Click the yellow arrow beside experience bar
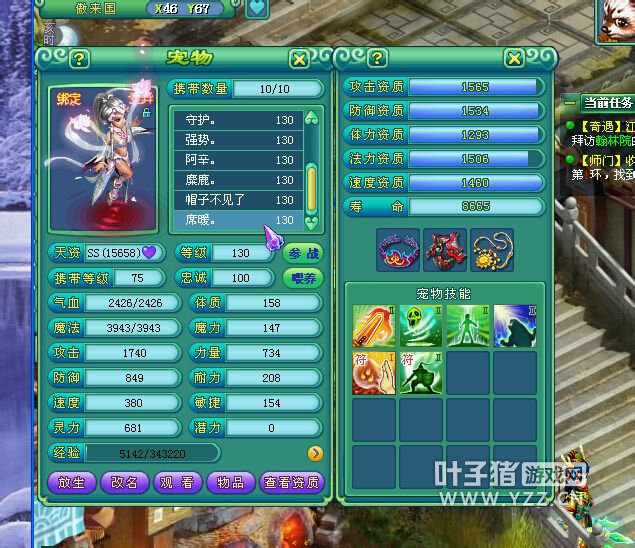This screenshot has width=635, height=548. coord(315,453)
